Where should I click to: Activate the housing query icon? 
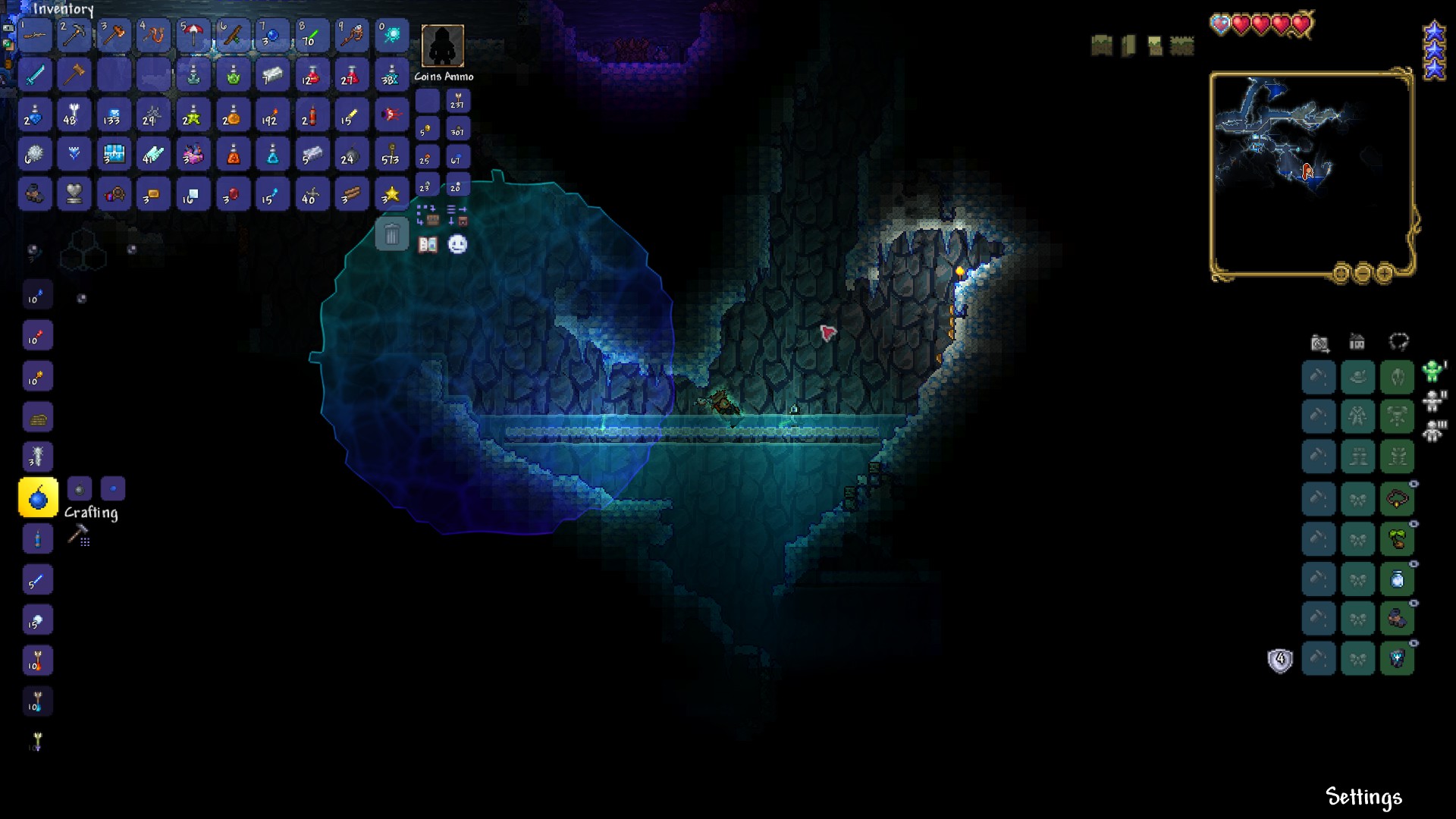[x=1357, y=342]
